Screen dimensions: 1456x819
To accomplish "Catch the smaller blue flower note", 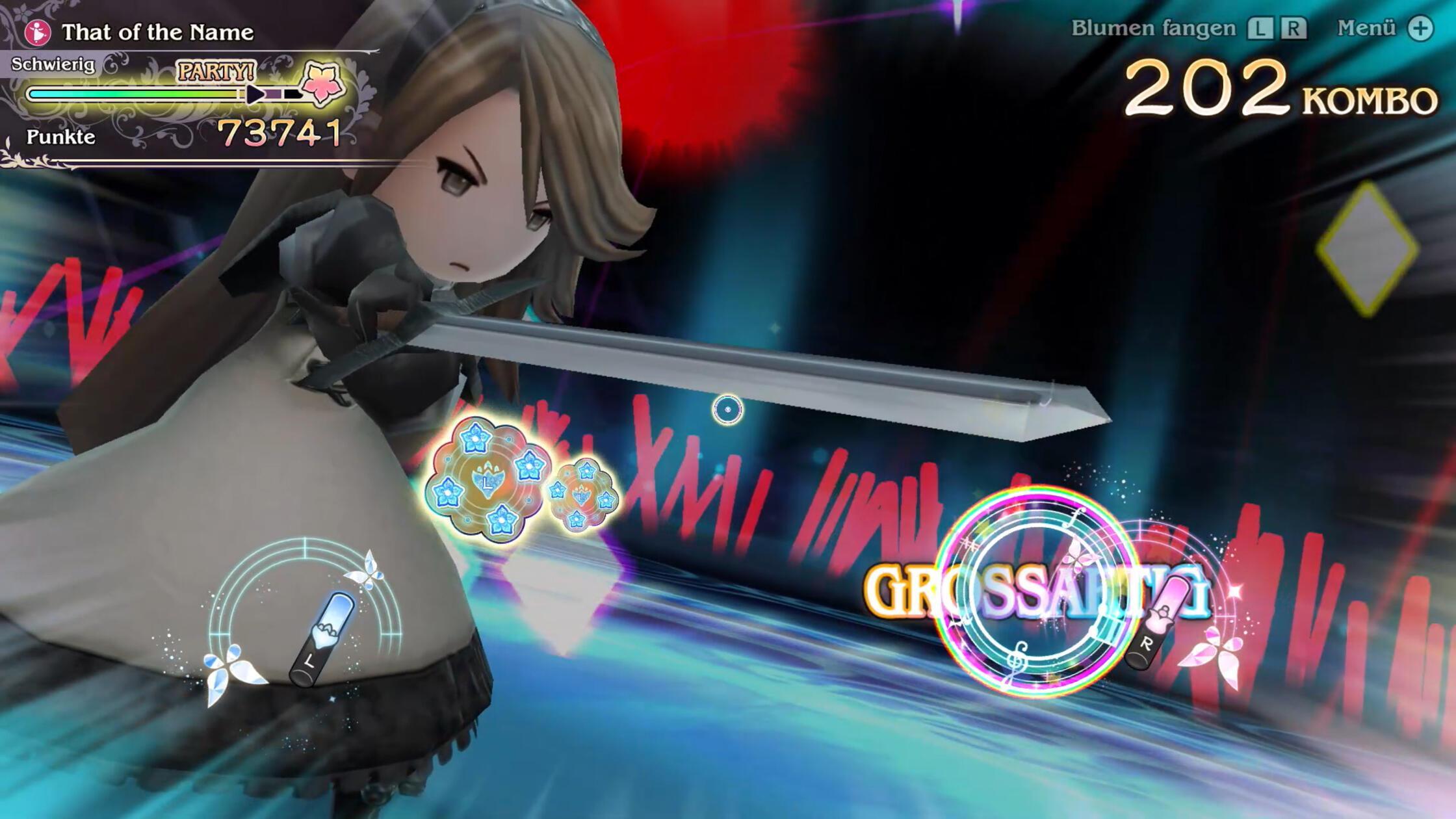I will (x=582, y=495).
